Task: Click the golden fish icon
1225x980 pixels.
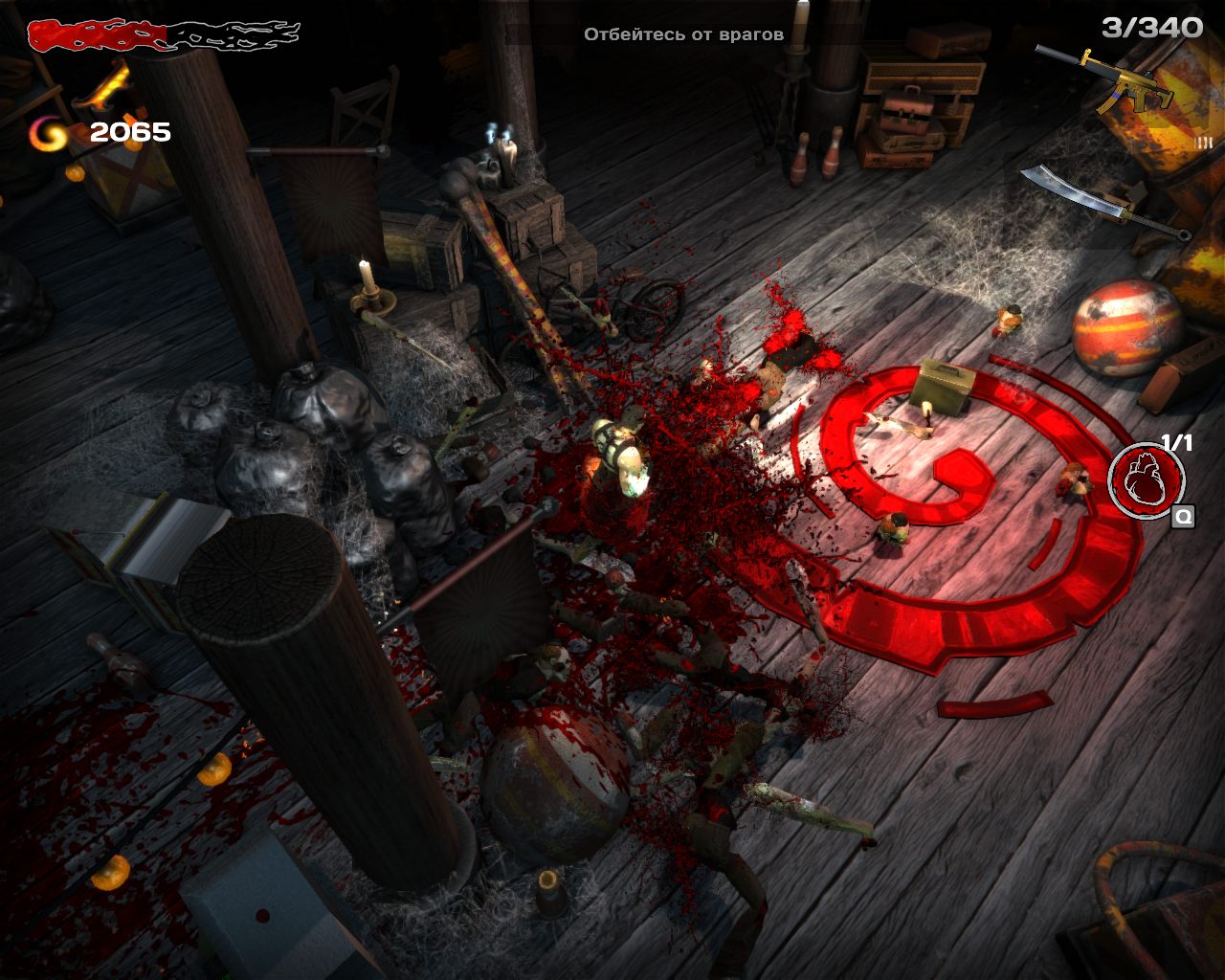Action: click(x=103, y=86)
